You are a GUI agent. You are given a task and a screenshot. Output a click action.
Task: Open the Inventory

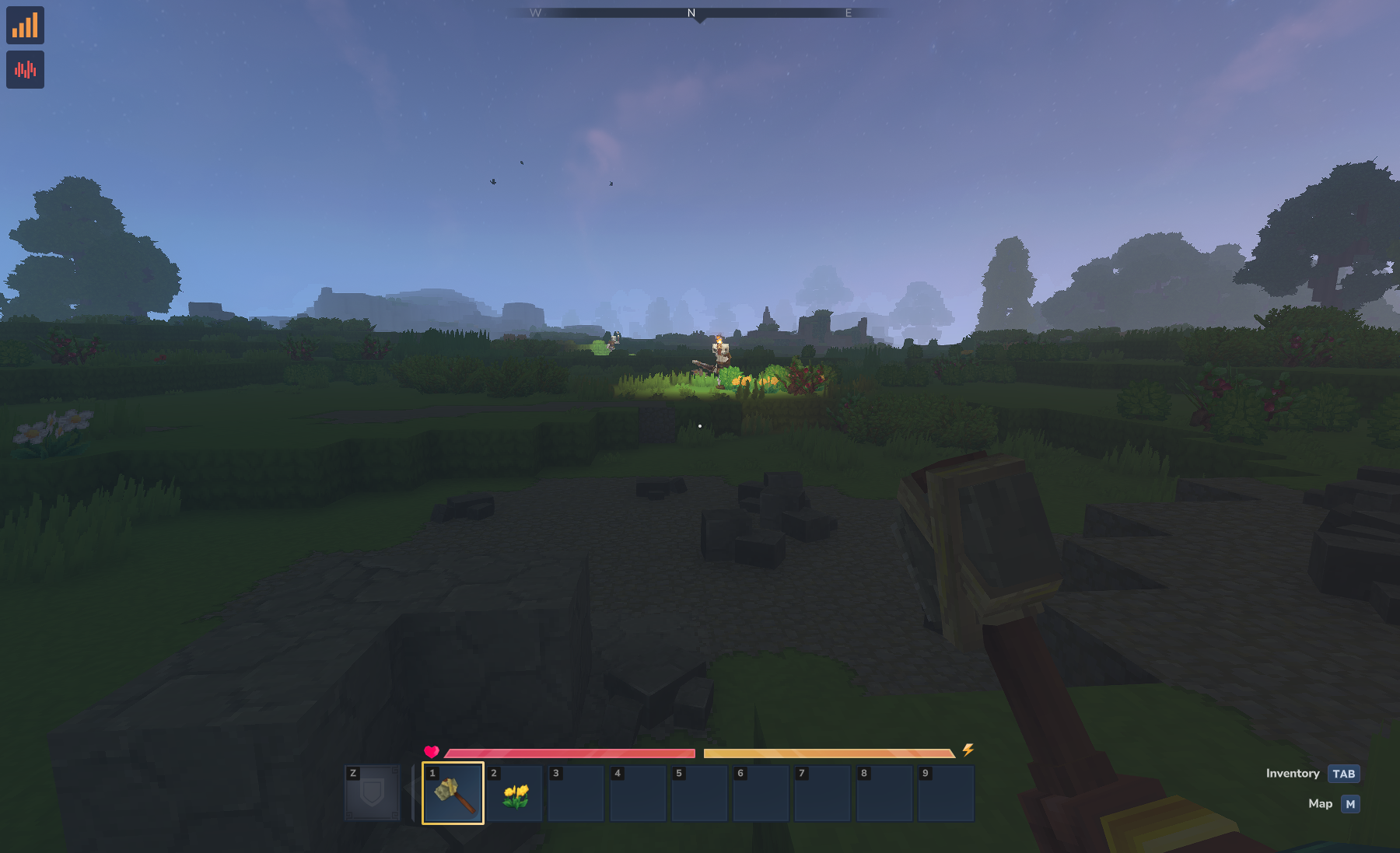tap(1343, 774)
